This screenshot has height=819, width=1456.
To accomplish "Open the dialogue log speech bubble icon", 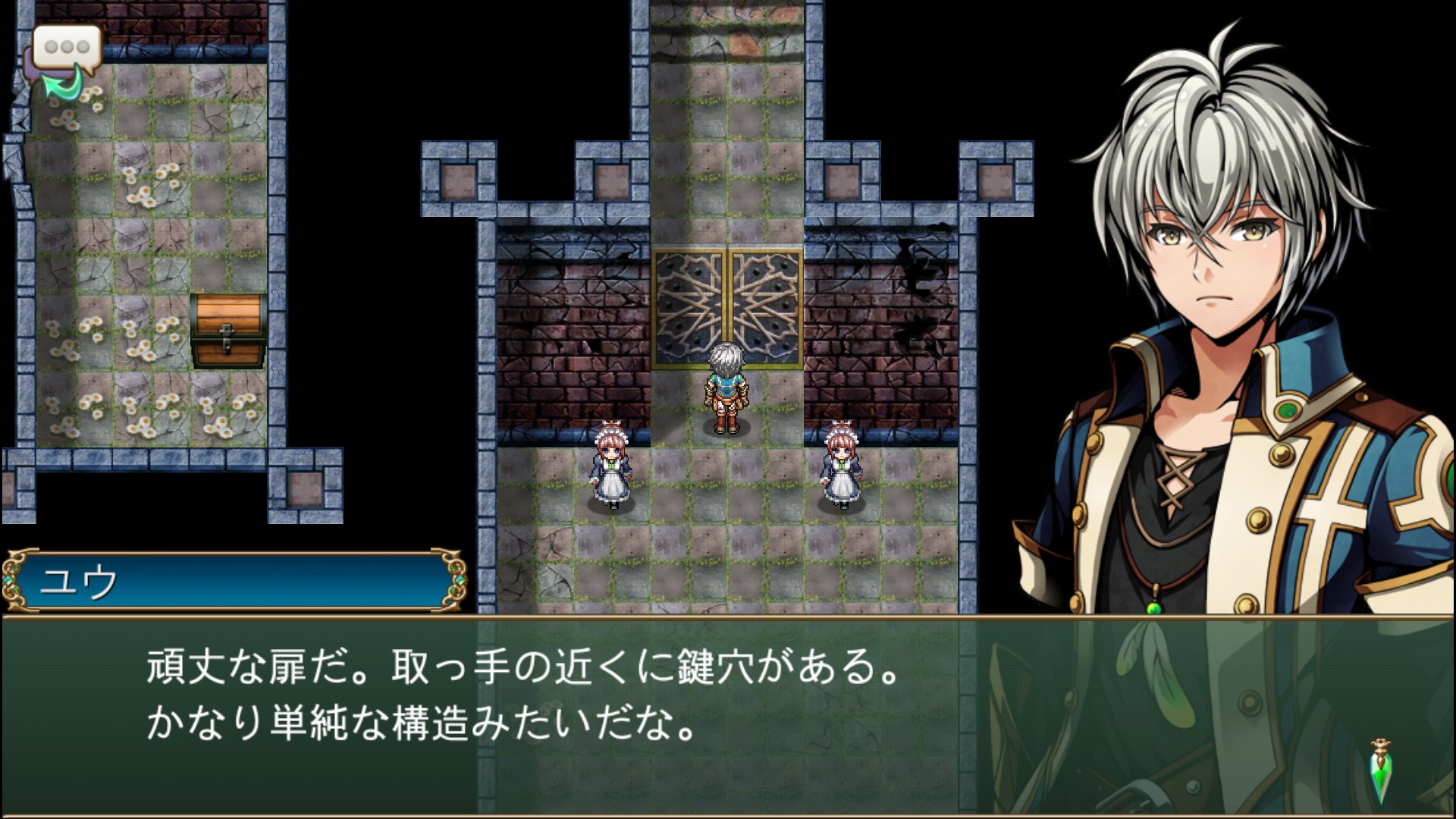I will 65,59.
